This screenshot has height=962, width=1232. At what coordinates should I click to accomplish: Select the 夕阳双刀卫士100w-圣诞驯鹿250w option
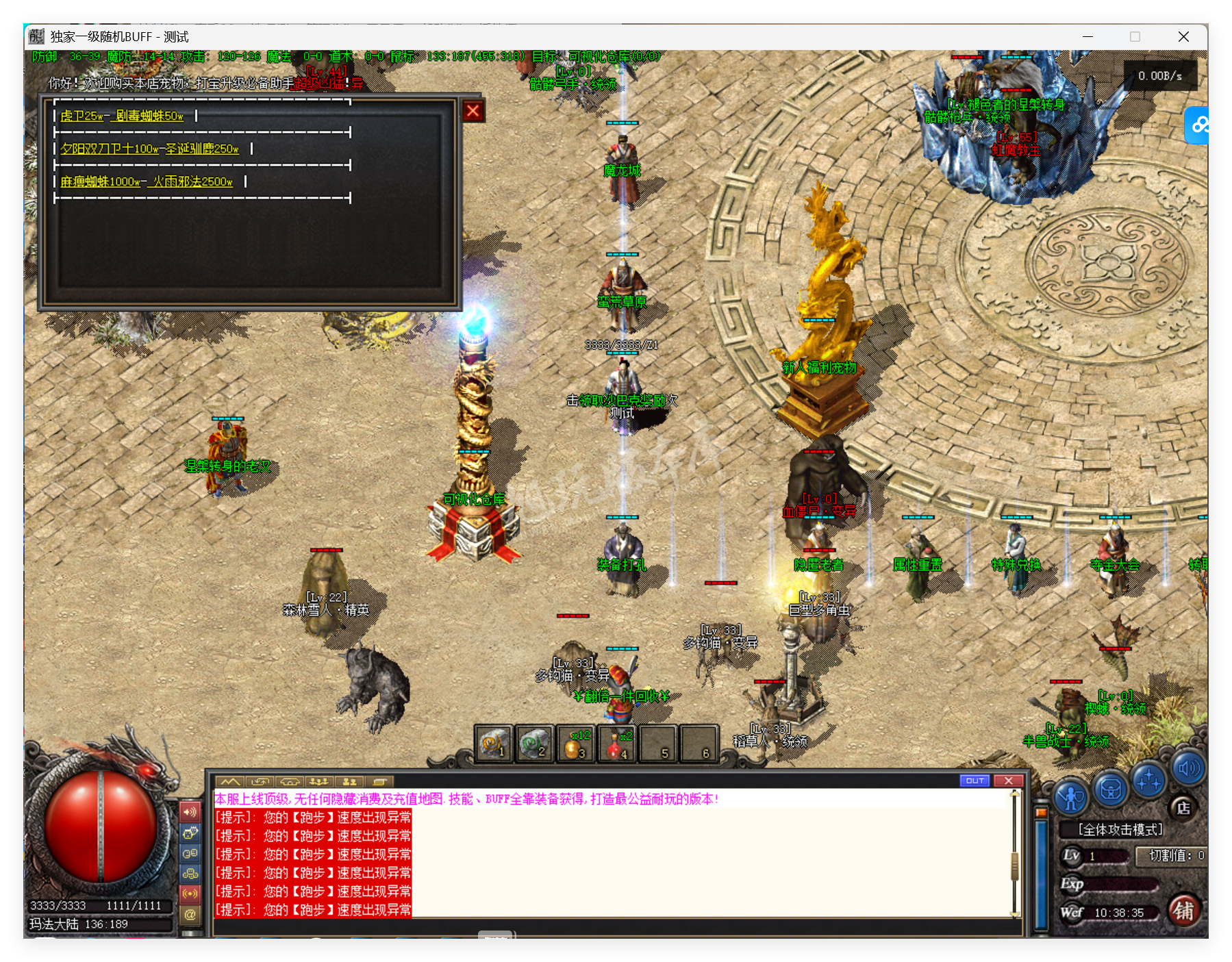point(149,149)
